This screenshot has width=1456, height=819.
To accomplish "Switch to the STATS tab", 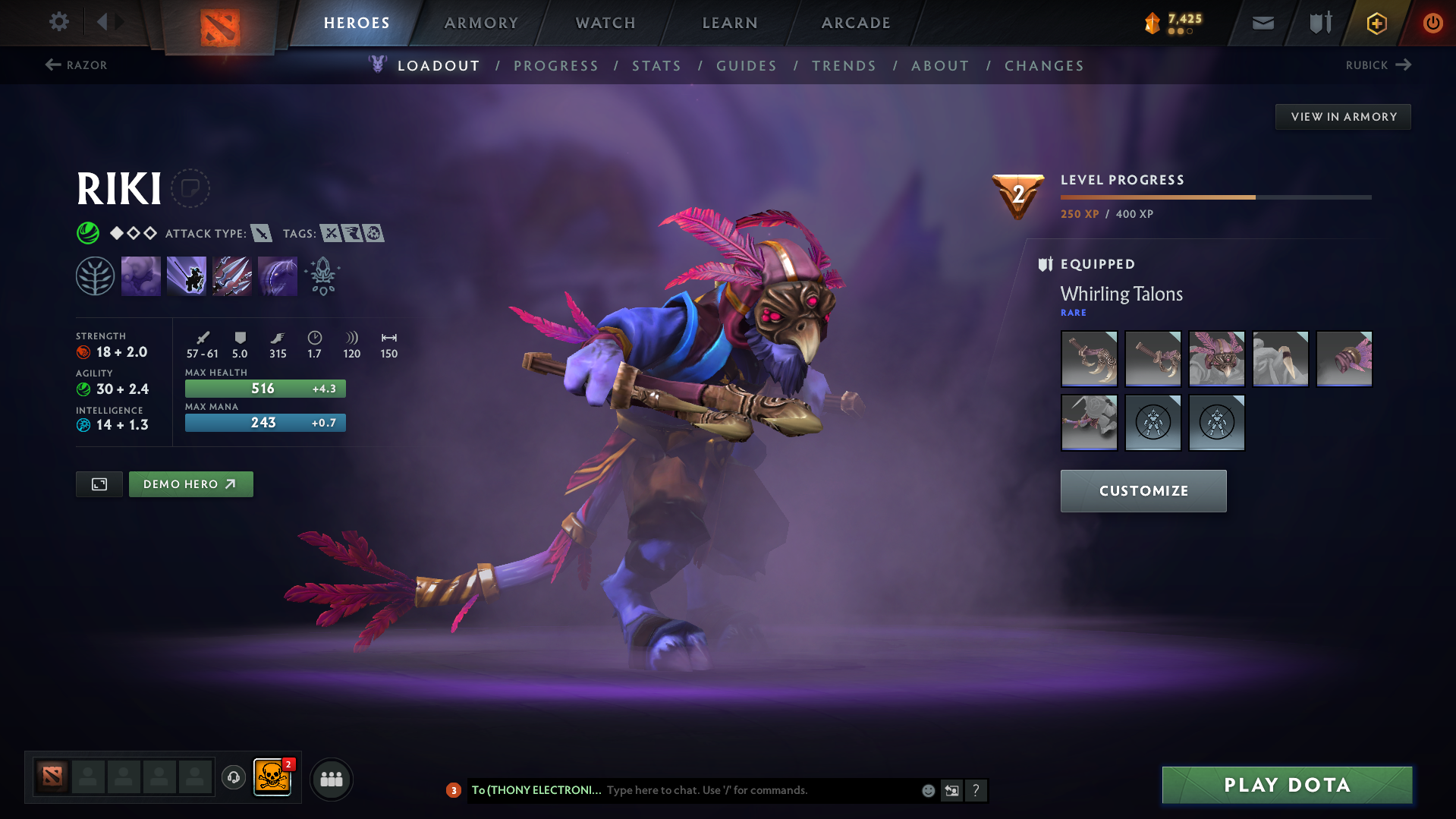I will pyautogui.click(x=656, y=66).
